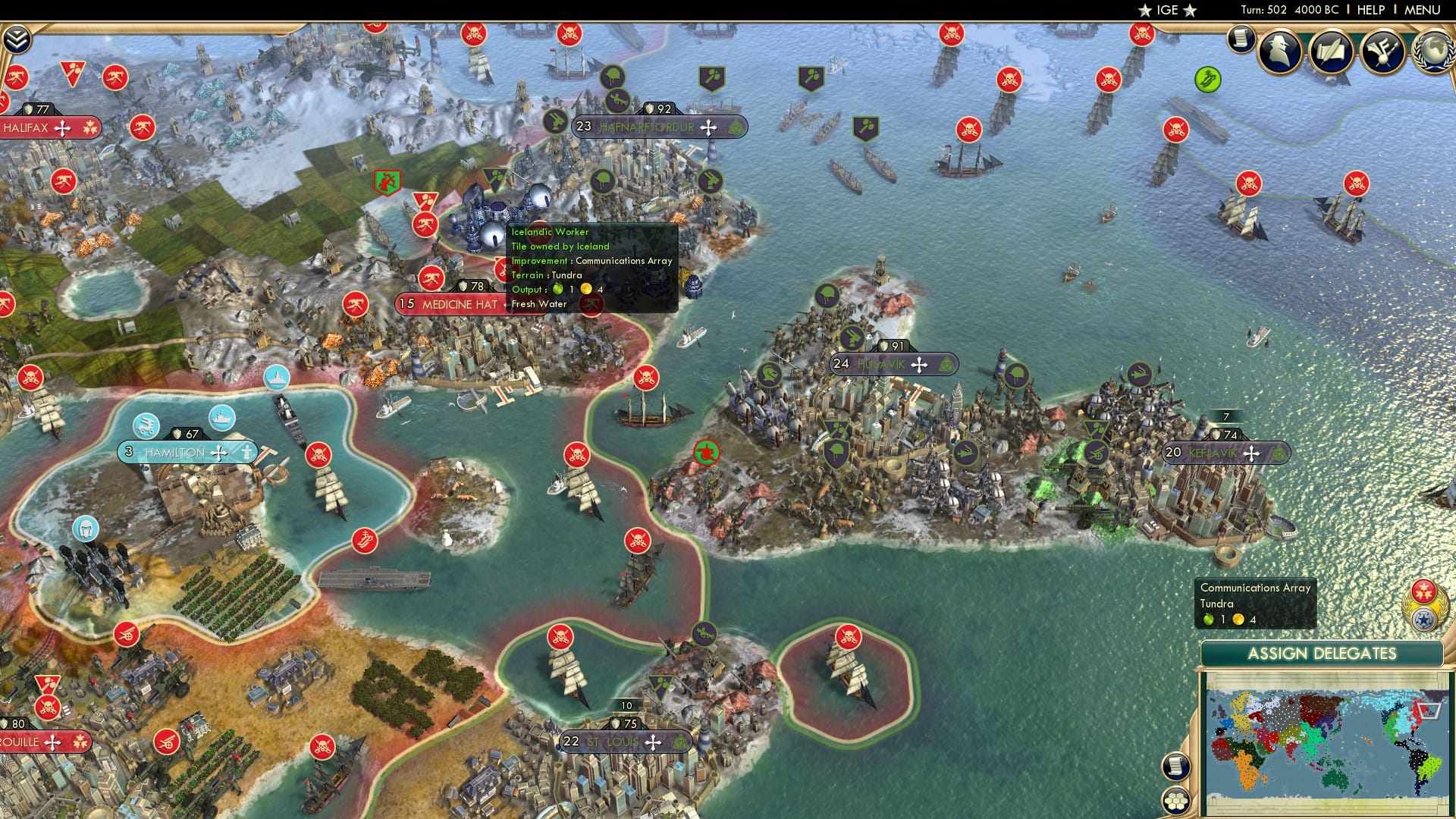Toggle strategic view with the hexagon icon
The height and width of the screenshot is (819, 1456).
click(1176, 799)
